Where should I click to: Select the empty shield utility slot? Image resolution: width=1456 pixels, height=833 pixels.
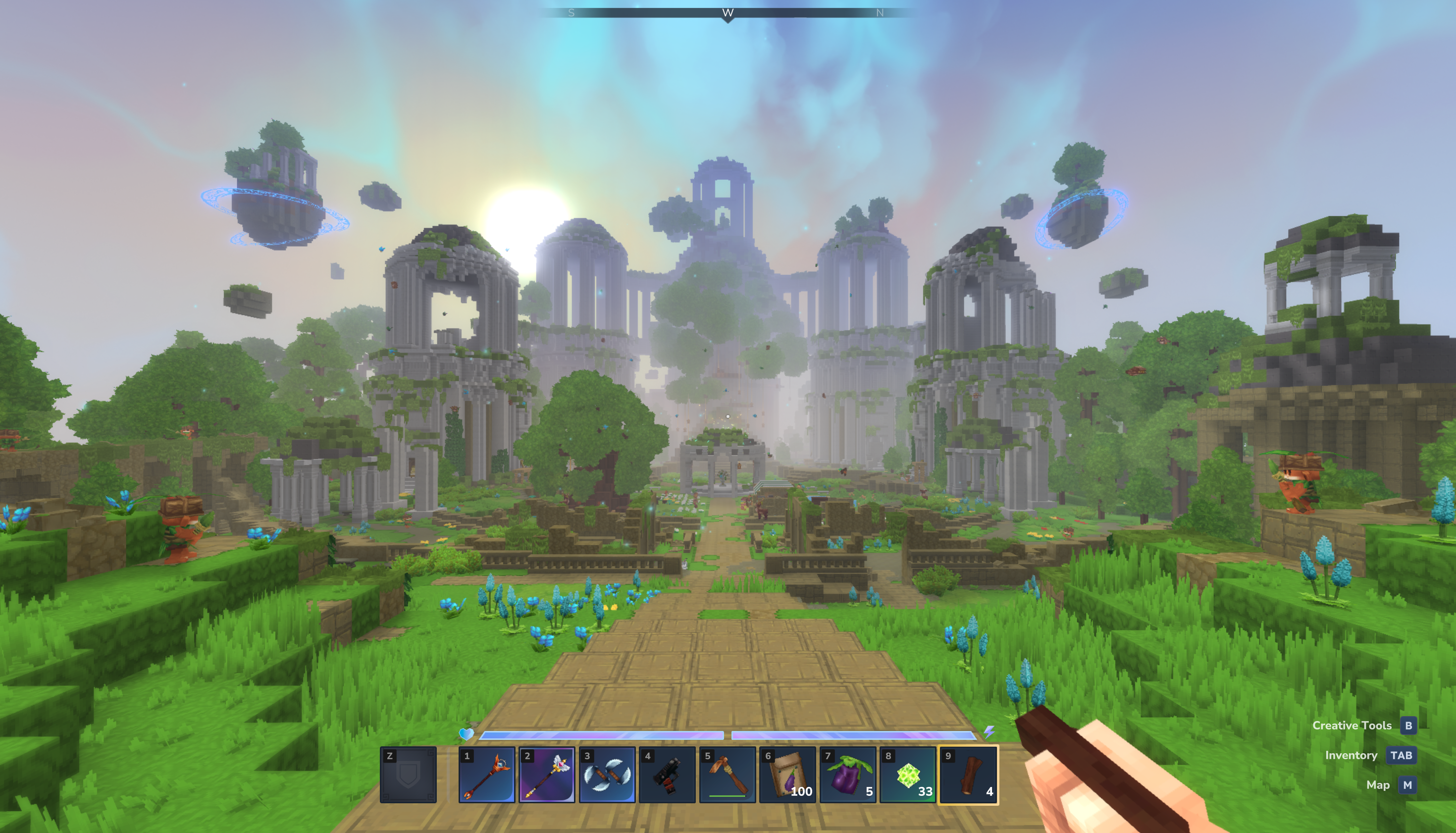(x=409, y=775)
